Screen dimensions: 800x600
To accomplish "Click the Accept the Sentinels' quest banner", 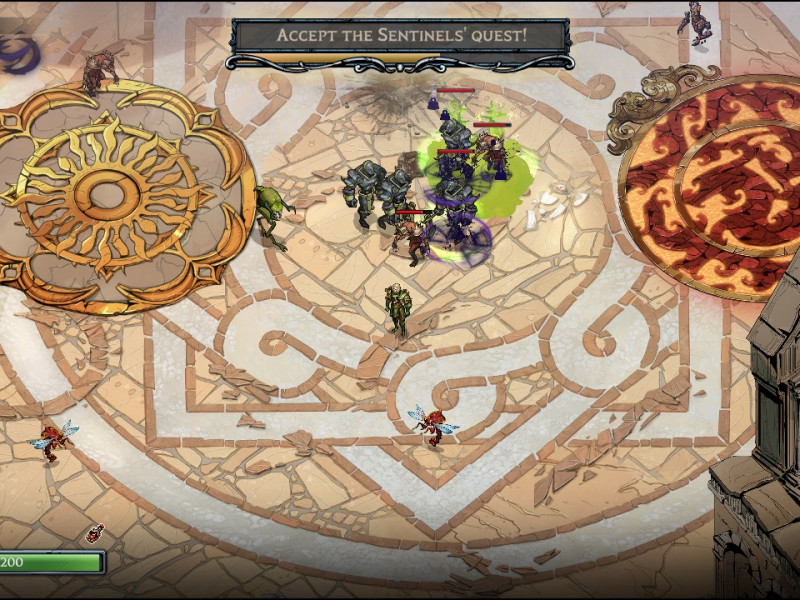I will [x=401, y=36].
